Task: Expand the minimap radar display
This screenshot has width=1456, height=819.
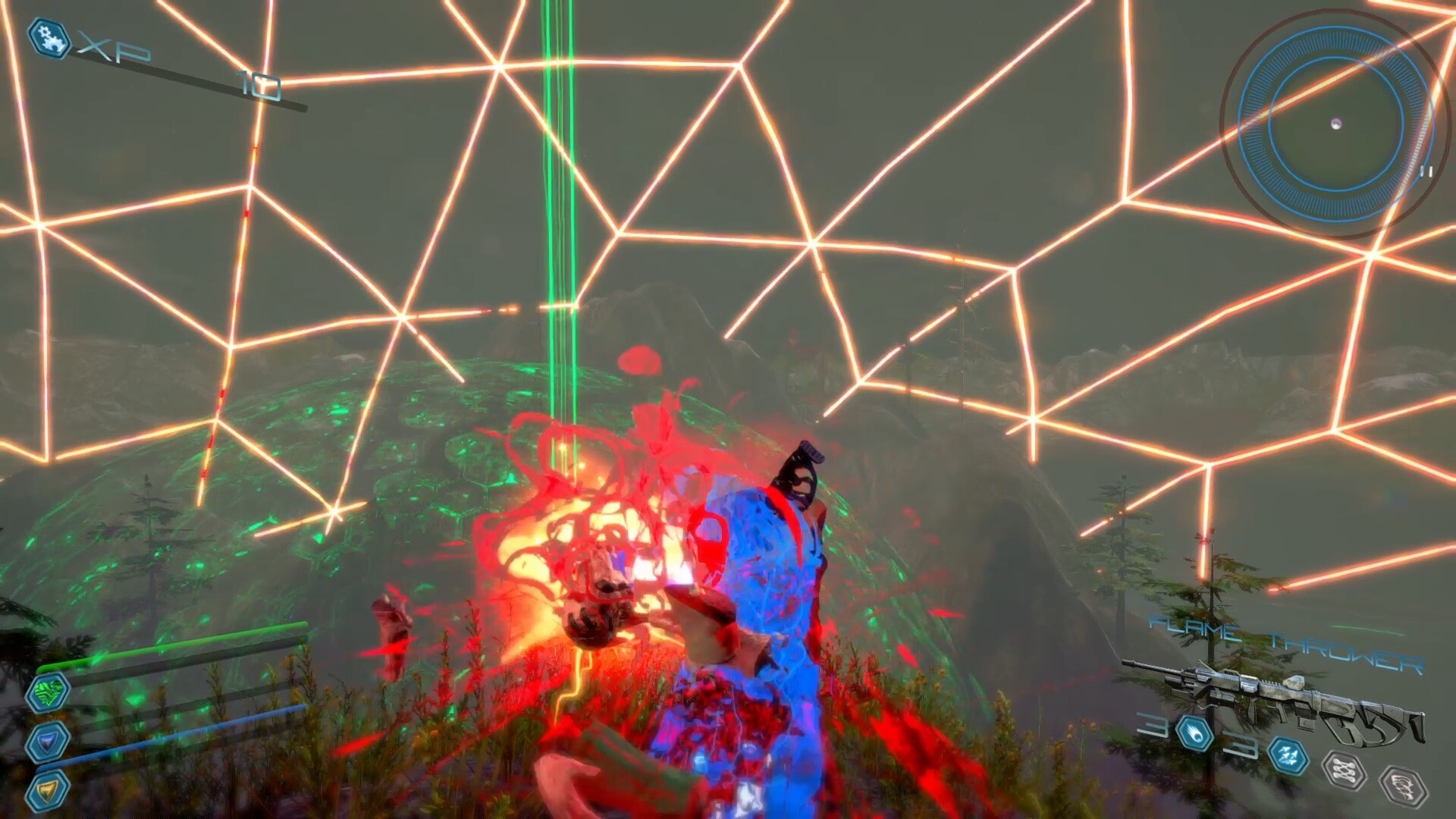Action: [1336, 121]
